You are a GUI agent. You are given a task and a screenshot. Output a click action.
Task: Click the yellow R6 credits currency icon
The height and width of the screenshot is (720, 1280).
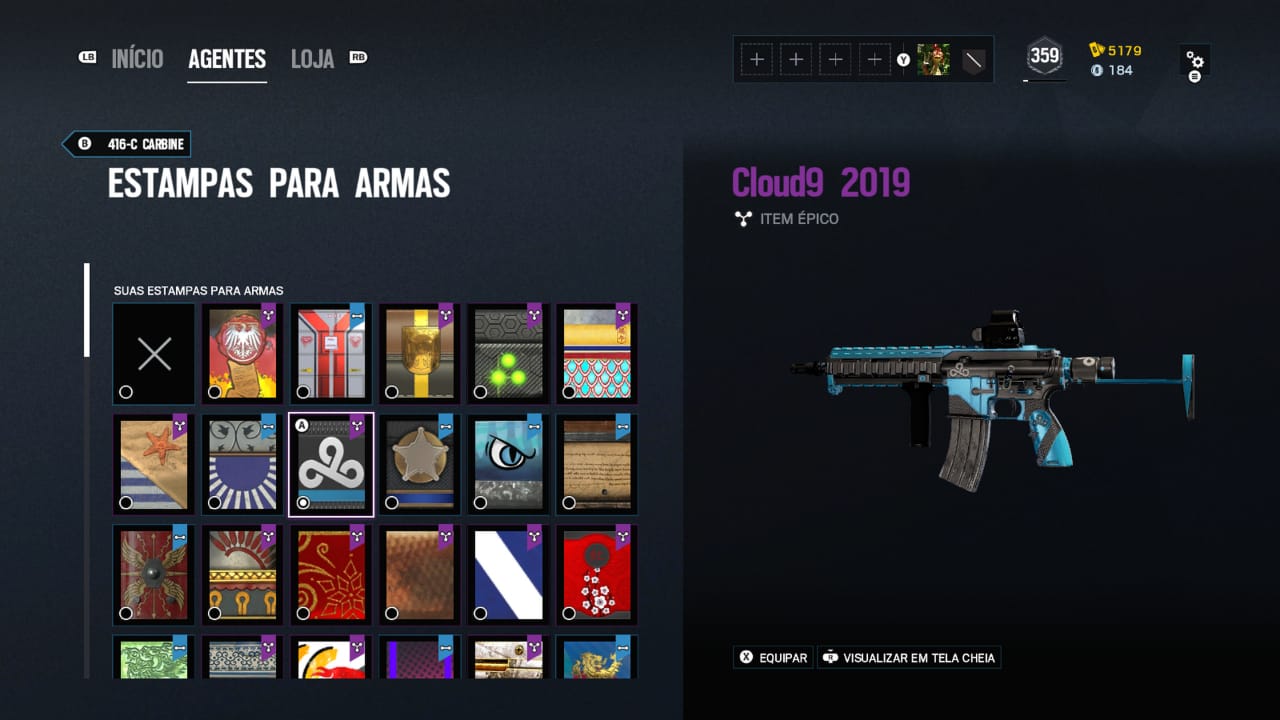pos(1097,48)
